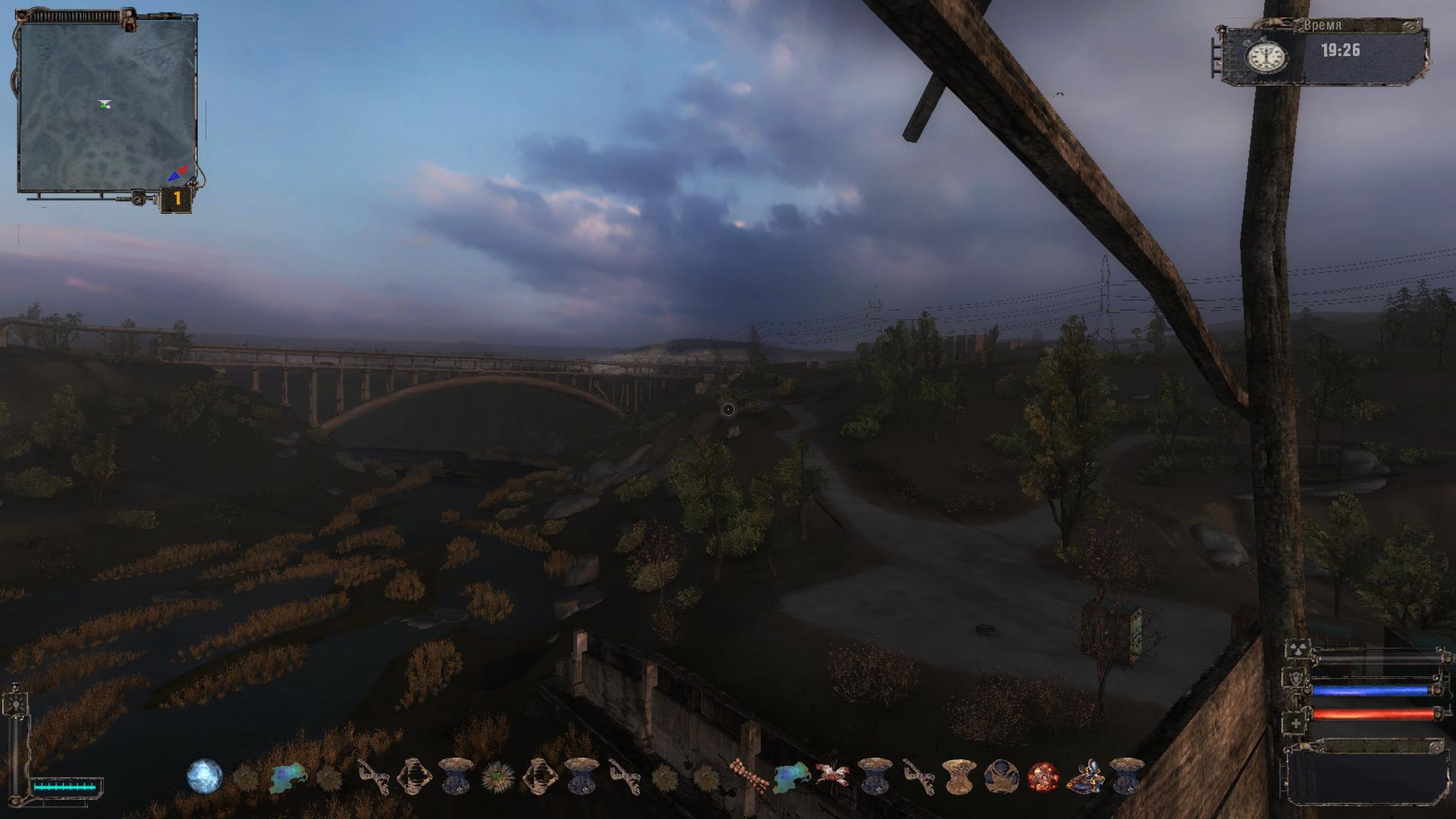Click the minimap in the corner

click(x=106, y=105)
